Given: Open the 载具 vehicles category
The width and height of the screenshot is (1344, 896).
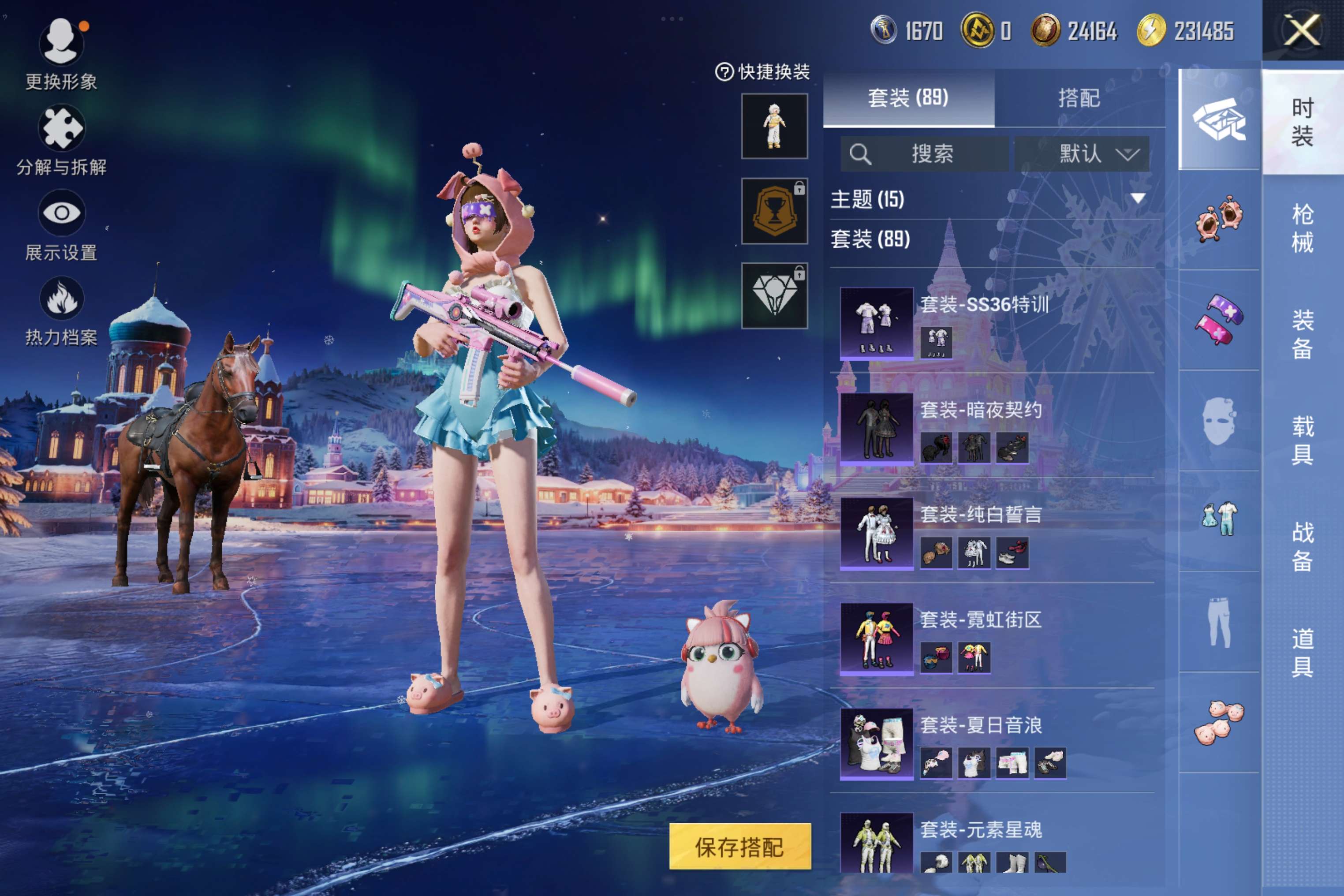Looking at the screenshot, I should click(1302, 441).
